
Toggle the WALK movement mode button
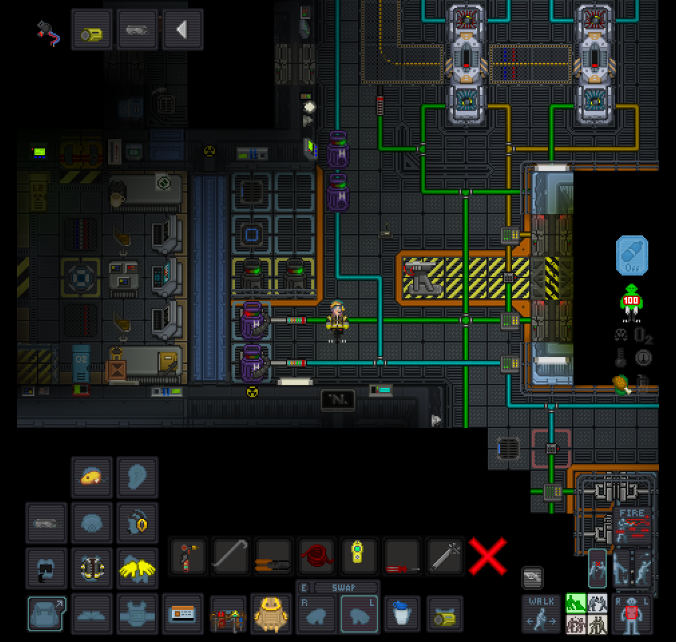[541, 612]
